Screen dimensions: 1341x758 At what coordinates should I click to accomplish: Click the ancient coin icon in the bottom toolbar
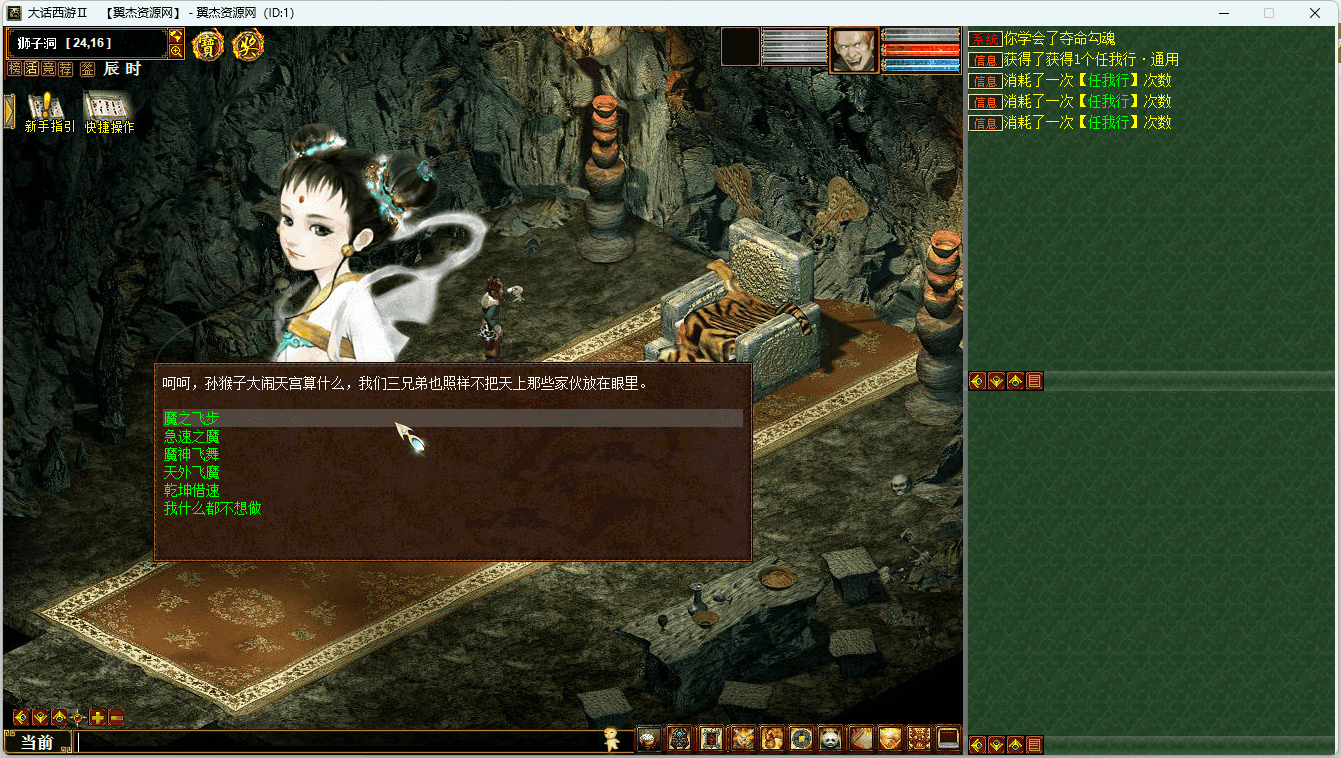(800, 739)
